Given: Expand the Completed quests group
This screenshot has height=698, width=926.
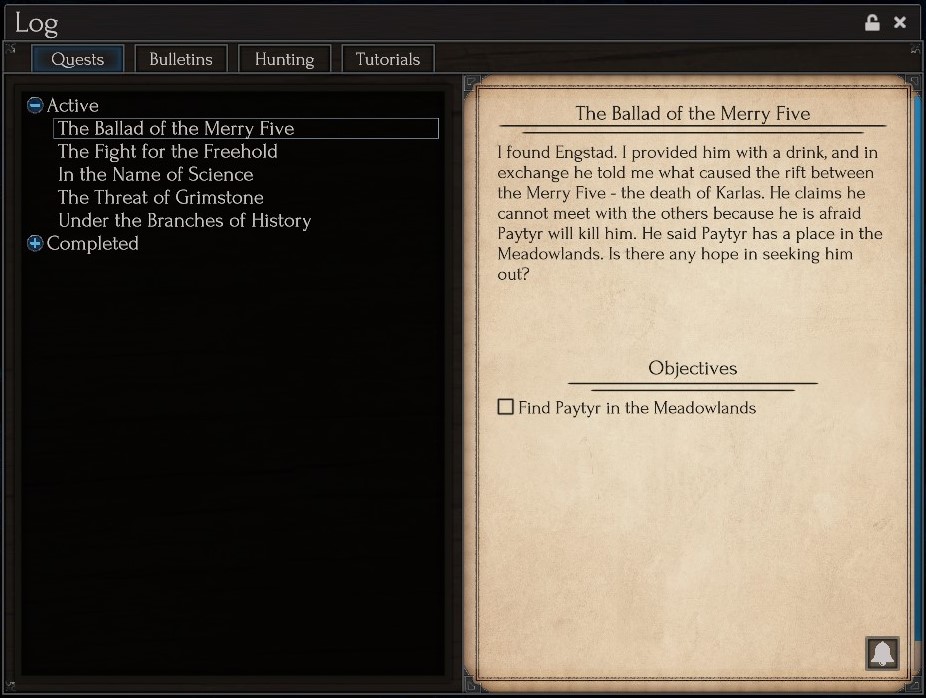Looking at the screenshot, I should pos(35,243).
